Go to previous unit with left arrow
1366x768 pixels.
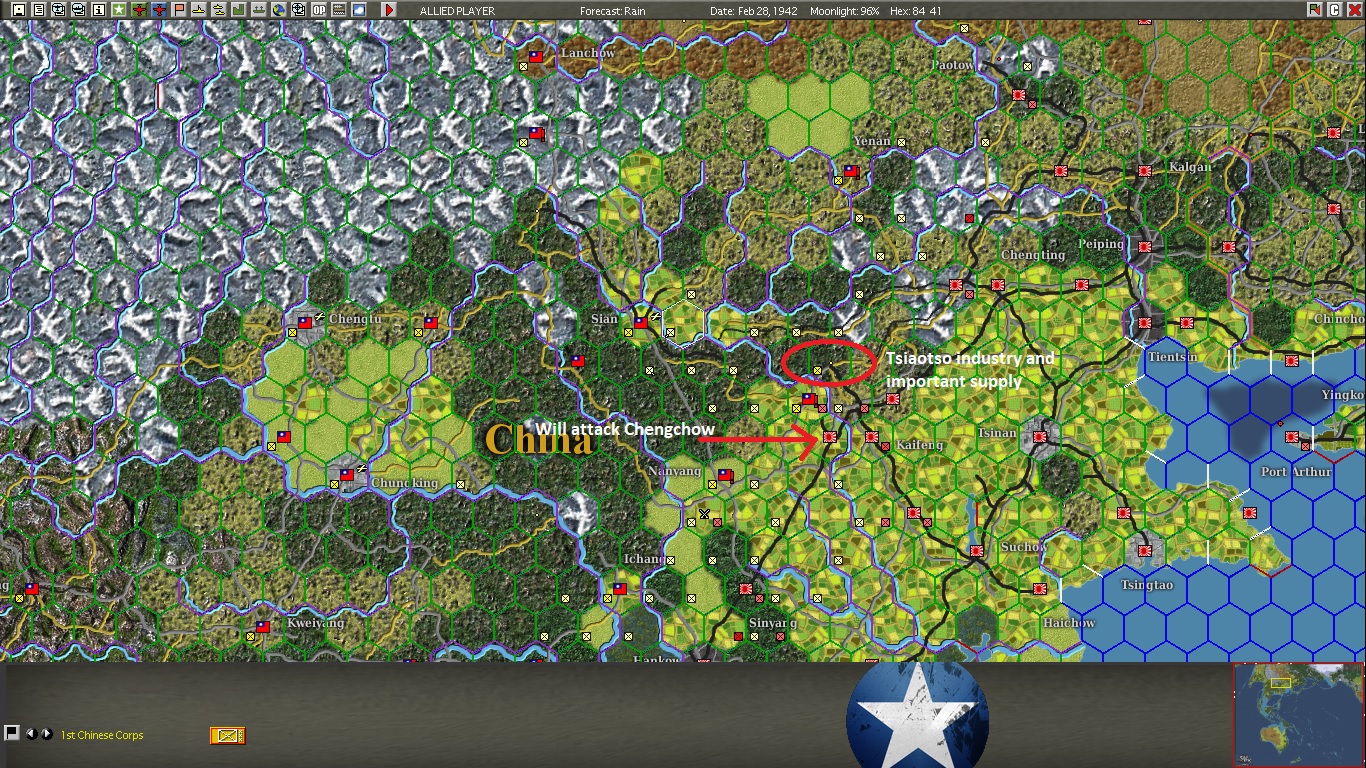32,735
